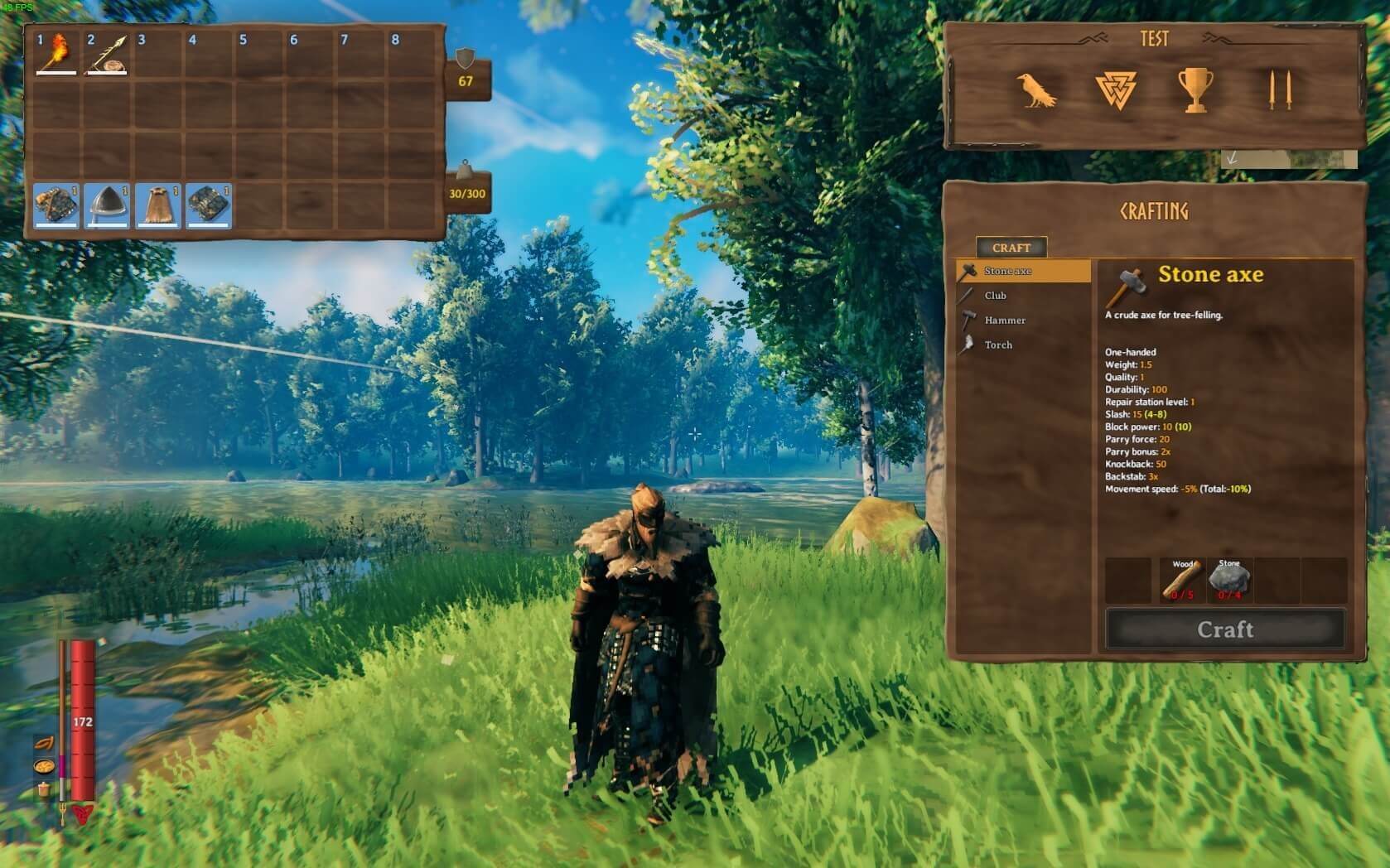Toggle the PvP crossed swords icon
The width and height of the screenshot is (1390, 868).
(x=1279, y=90)
